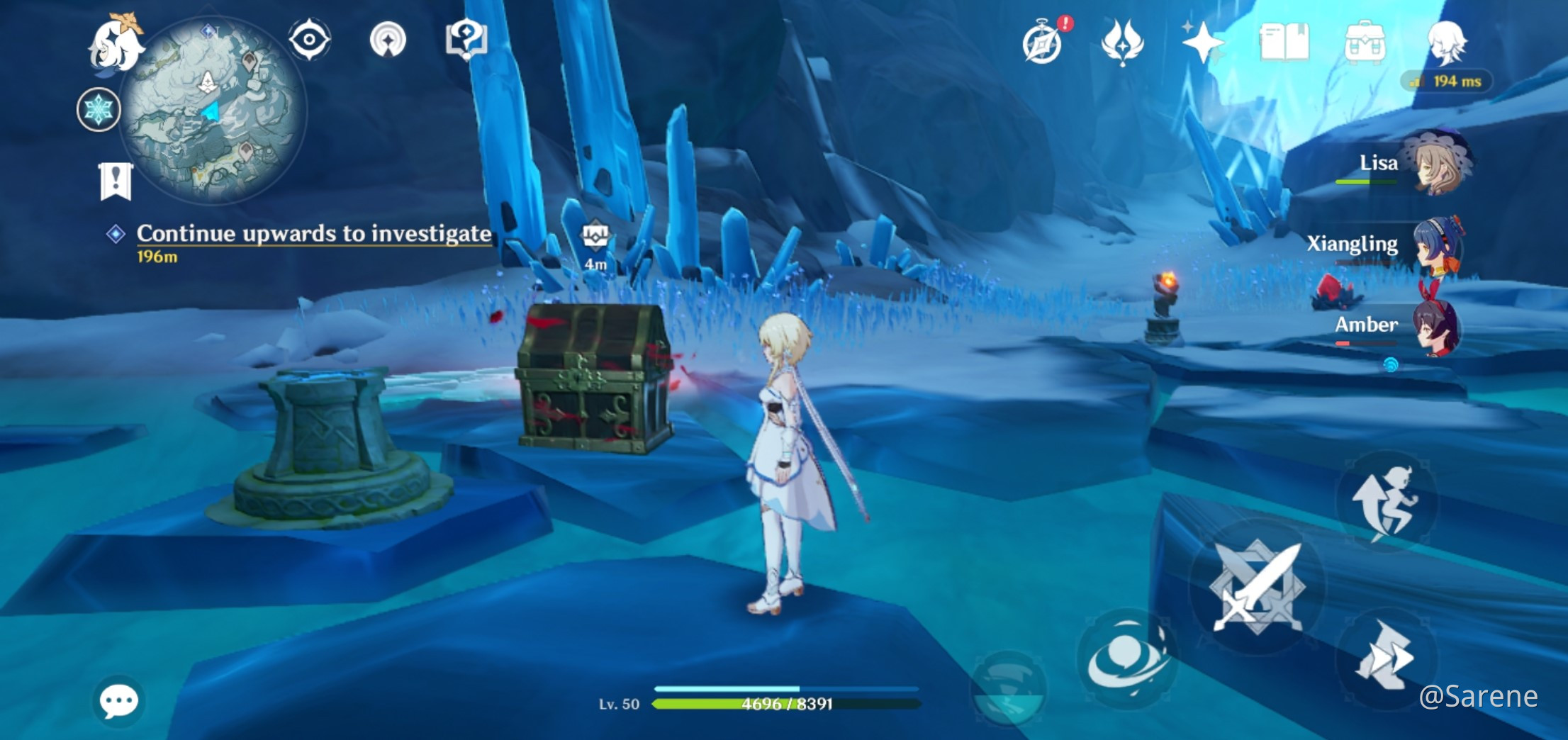The height and width of the screenshot is (740, 1568).
Task: Activate Elemental Sight eye icon
Action: (x=310, y=40)
